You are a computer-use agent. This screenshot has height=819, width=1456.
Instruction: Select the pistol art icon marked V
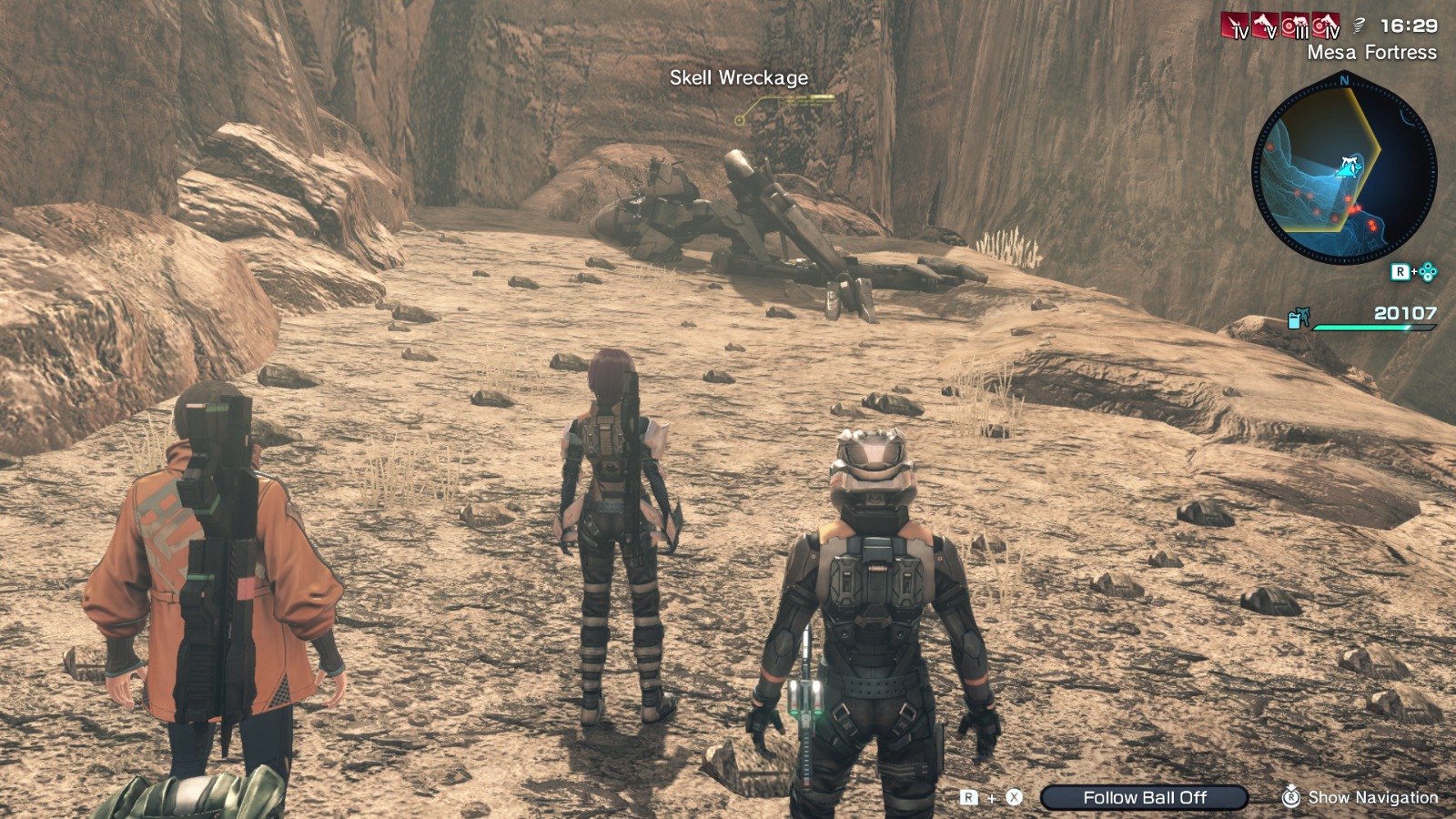[1265, 23]
